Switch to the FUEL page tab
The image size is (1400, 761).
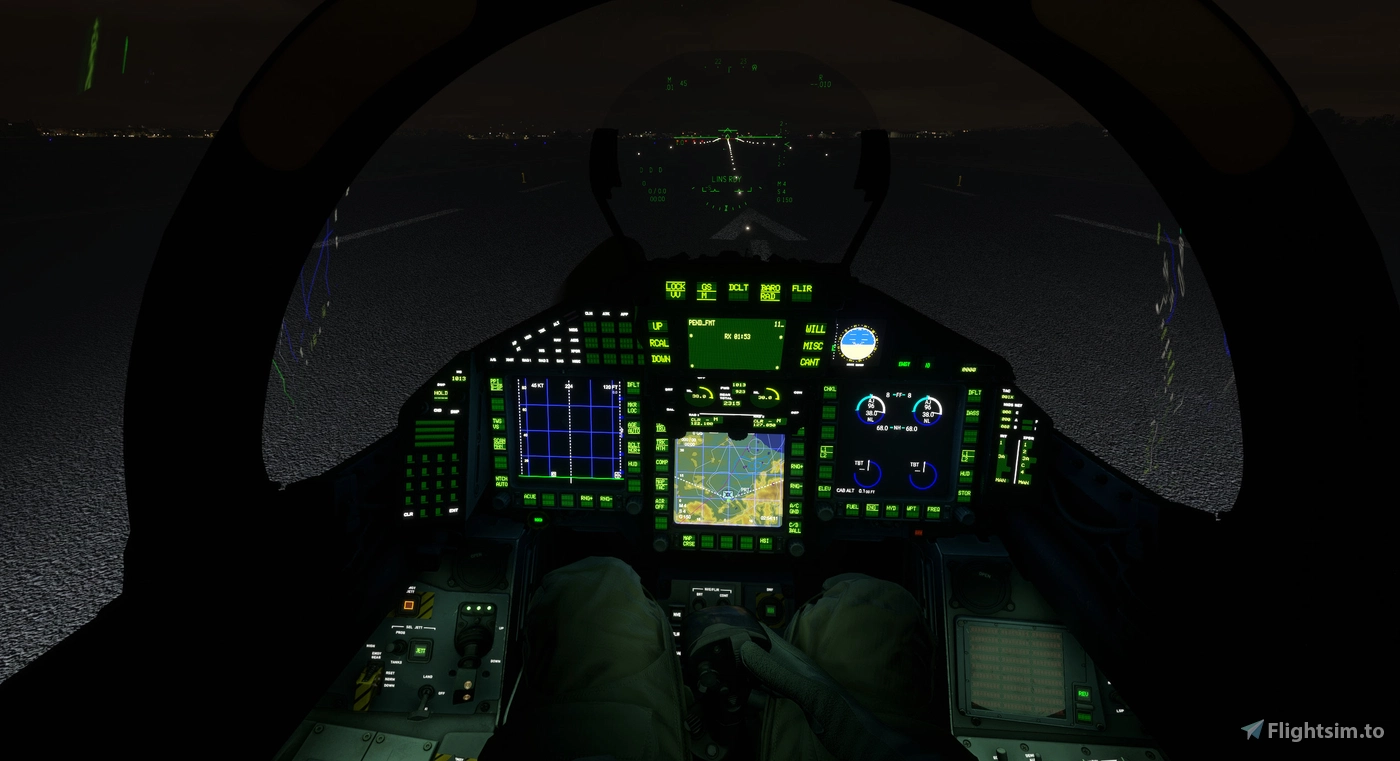(x=852, y=507)
